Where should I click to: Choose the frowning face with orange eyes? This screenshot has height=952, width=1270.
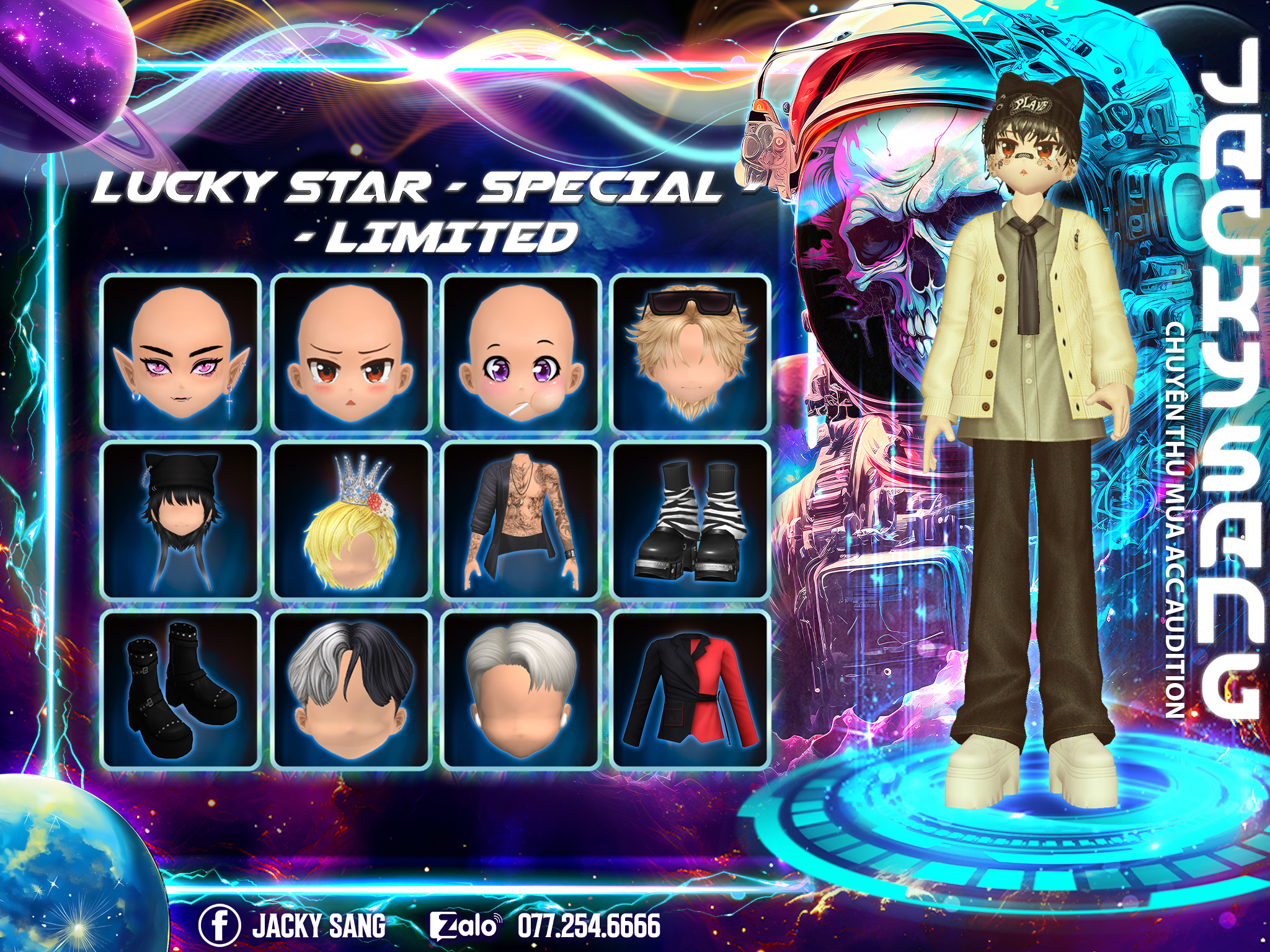point(351,353)
